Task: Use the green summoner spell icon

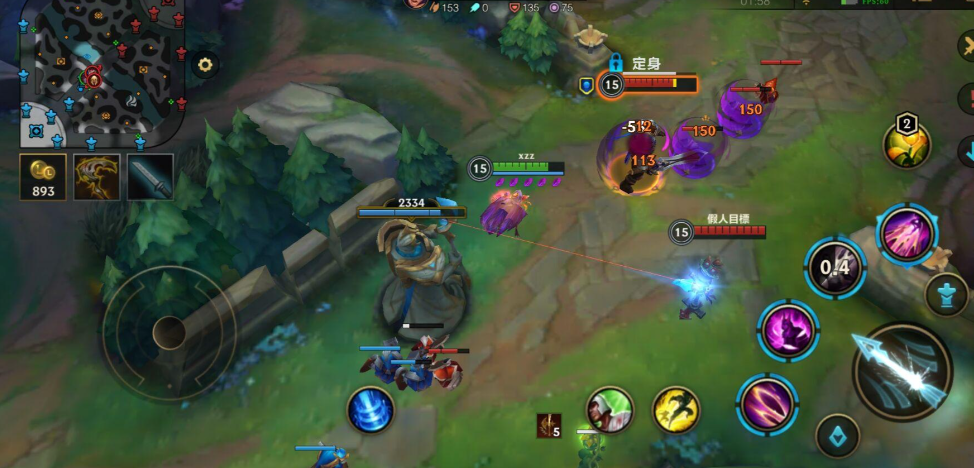Action: click(610, 409)
